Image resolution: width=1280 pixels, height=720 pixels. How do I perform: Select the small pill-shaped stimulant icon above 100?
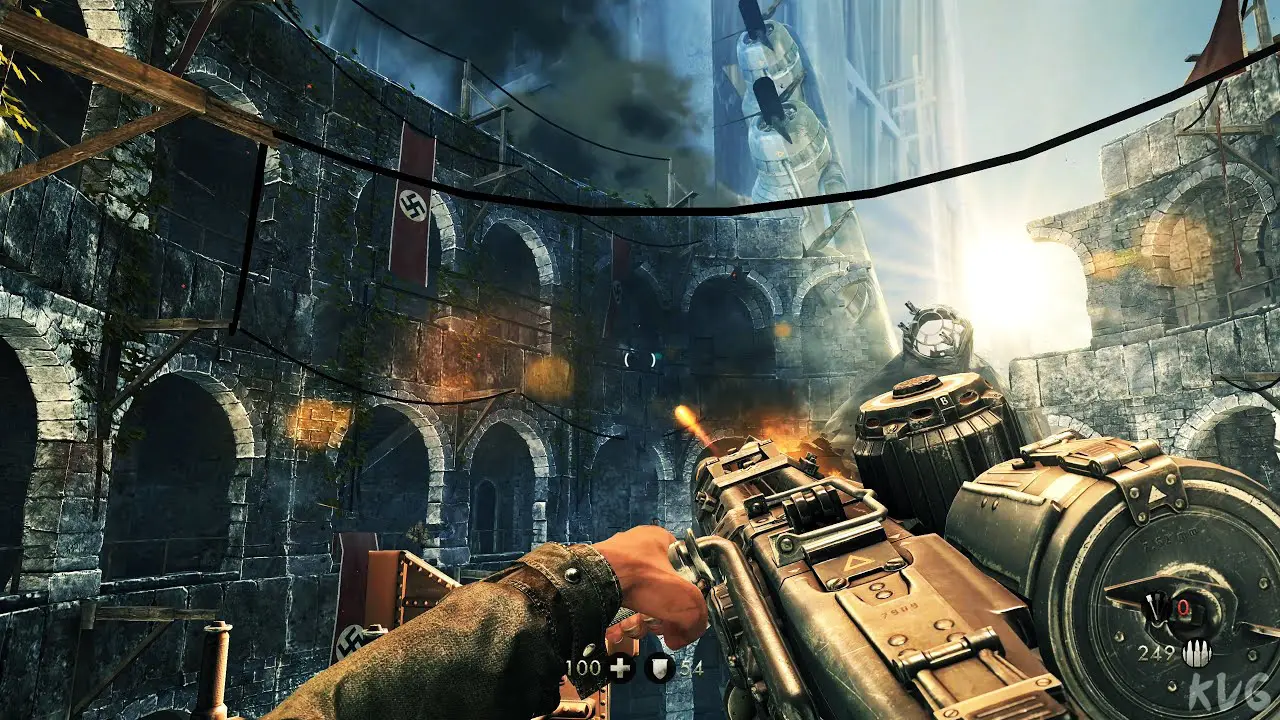(x=590, y=648)
